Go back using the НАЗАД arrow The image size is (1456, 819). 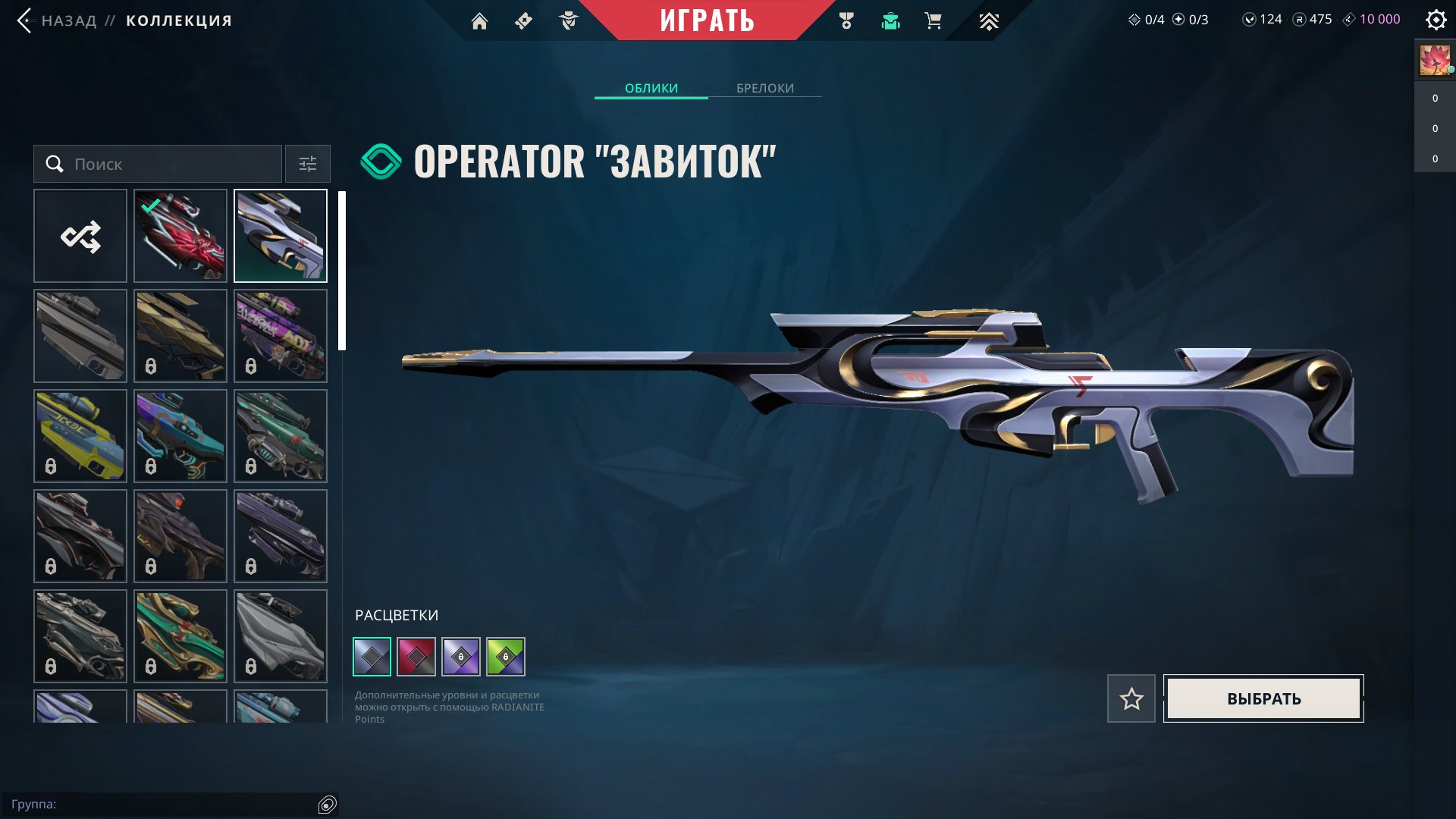pos(25,20)
